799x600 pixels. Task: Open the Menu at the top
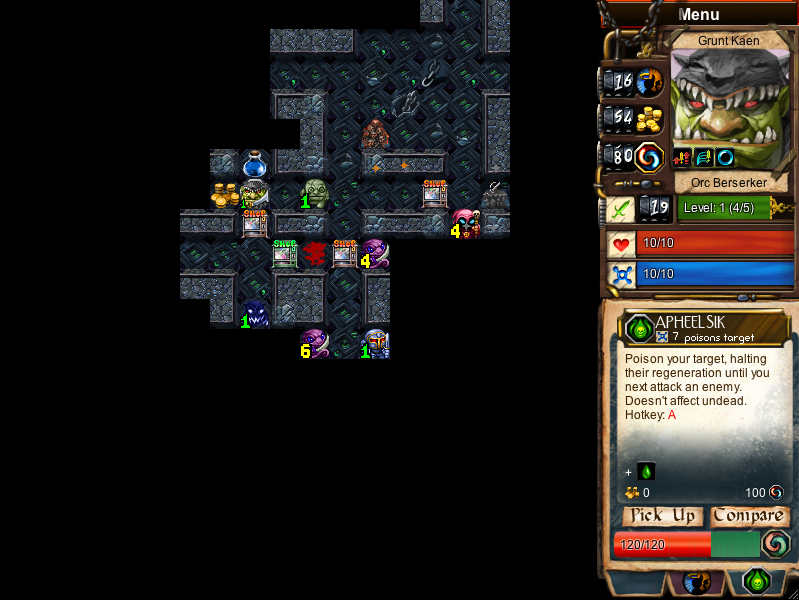pos(698,14)
